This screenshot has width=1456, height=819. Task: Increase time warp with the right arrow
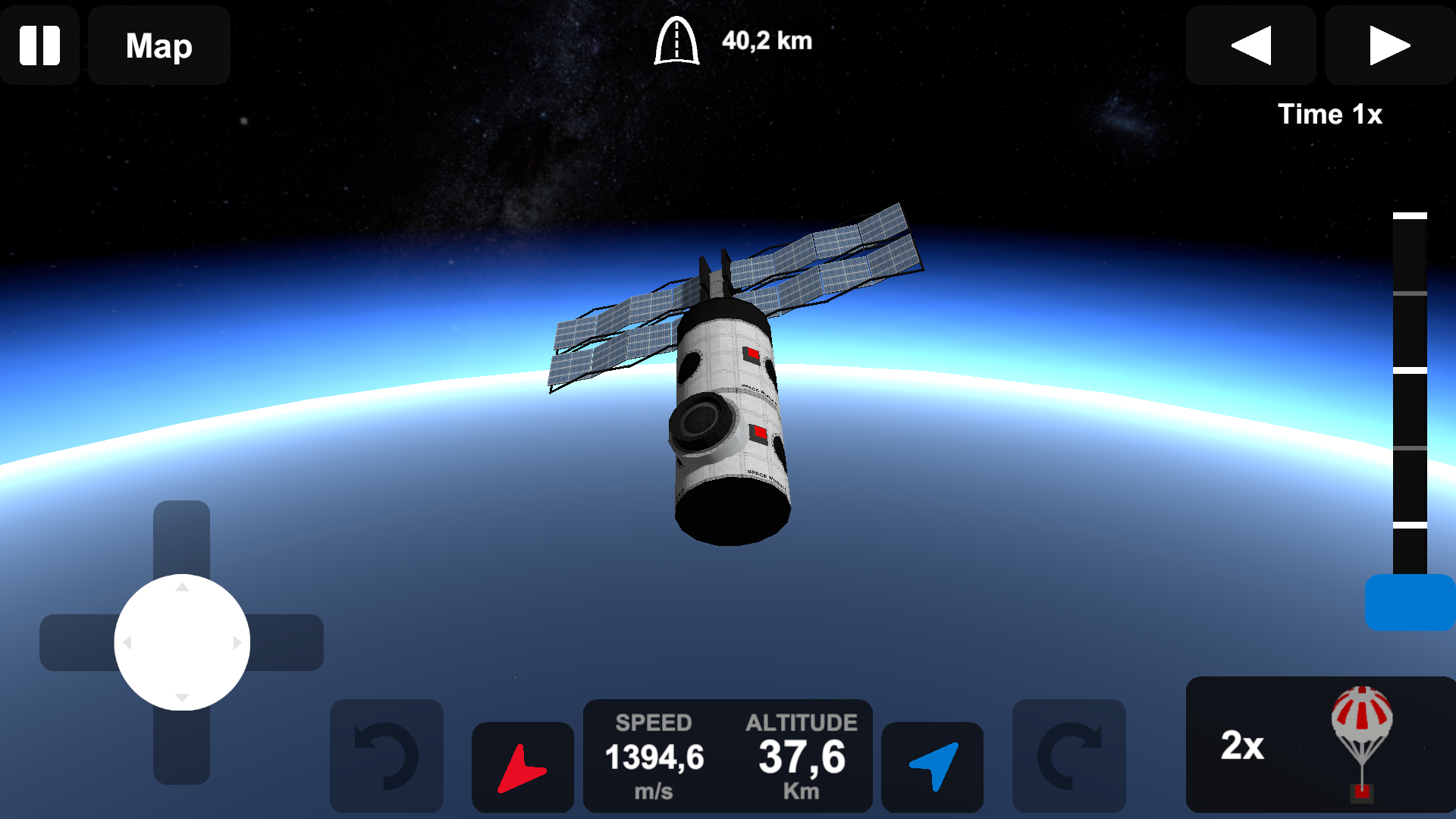1389,45
